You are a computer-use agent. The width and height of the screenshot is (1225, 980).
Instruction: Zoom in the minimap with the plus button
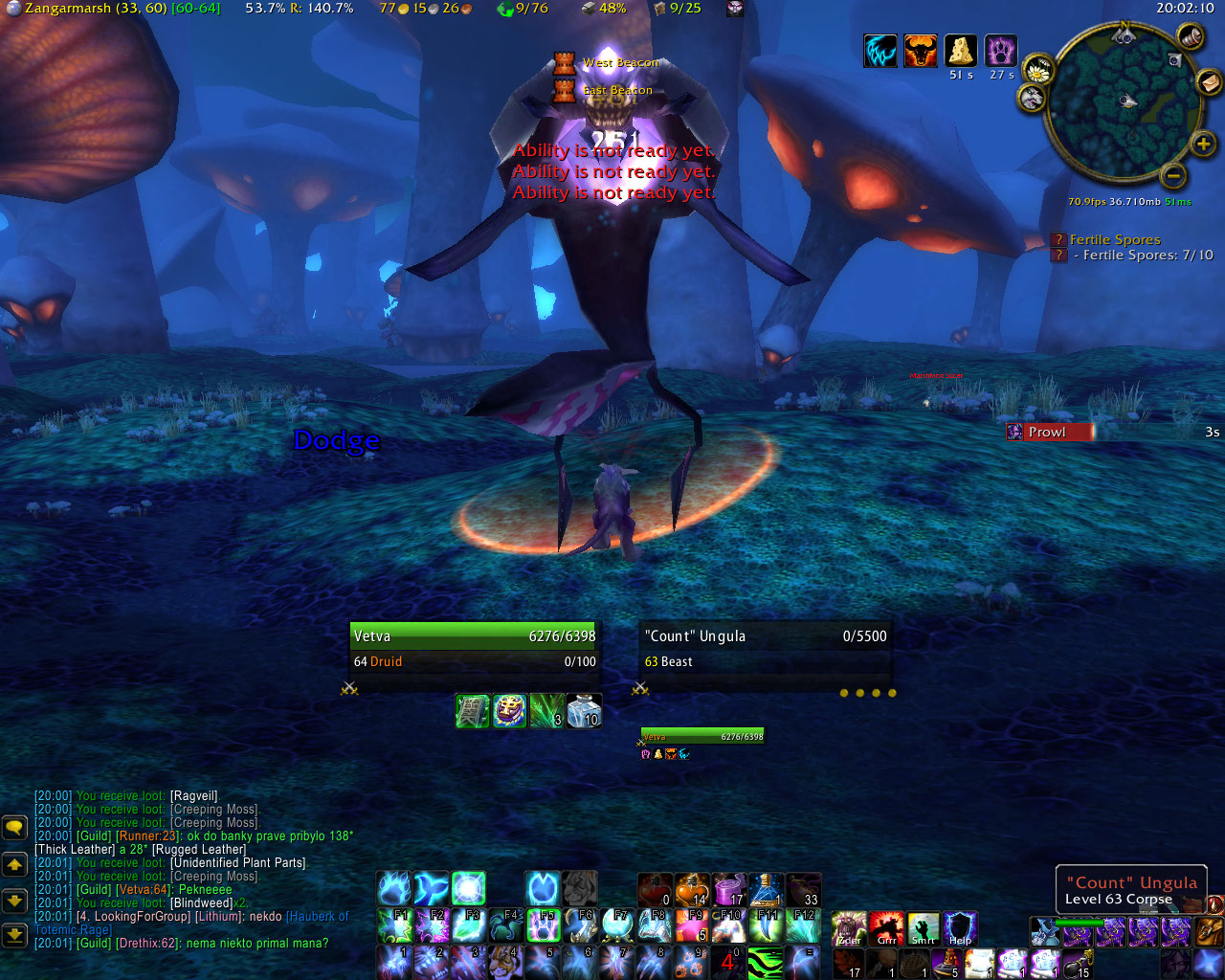point(1203,145)
